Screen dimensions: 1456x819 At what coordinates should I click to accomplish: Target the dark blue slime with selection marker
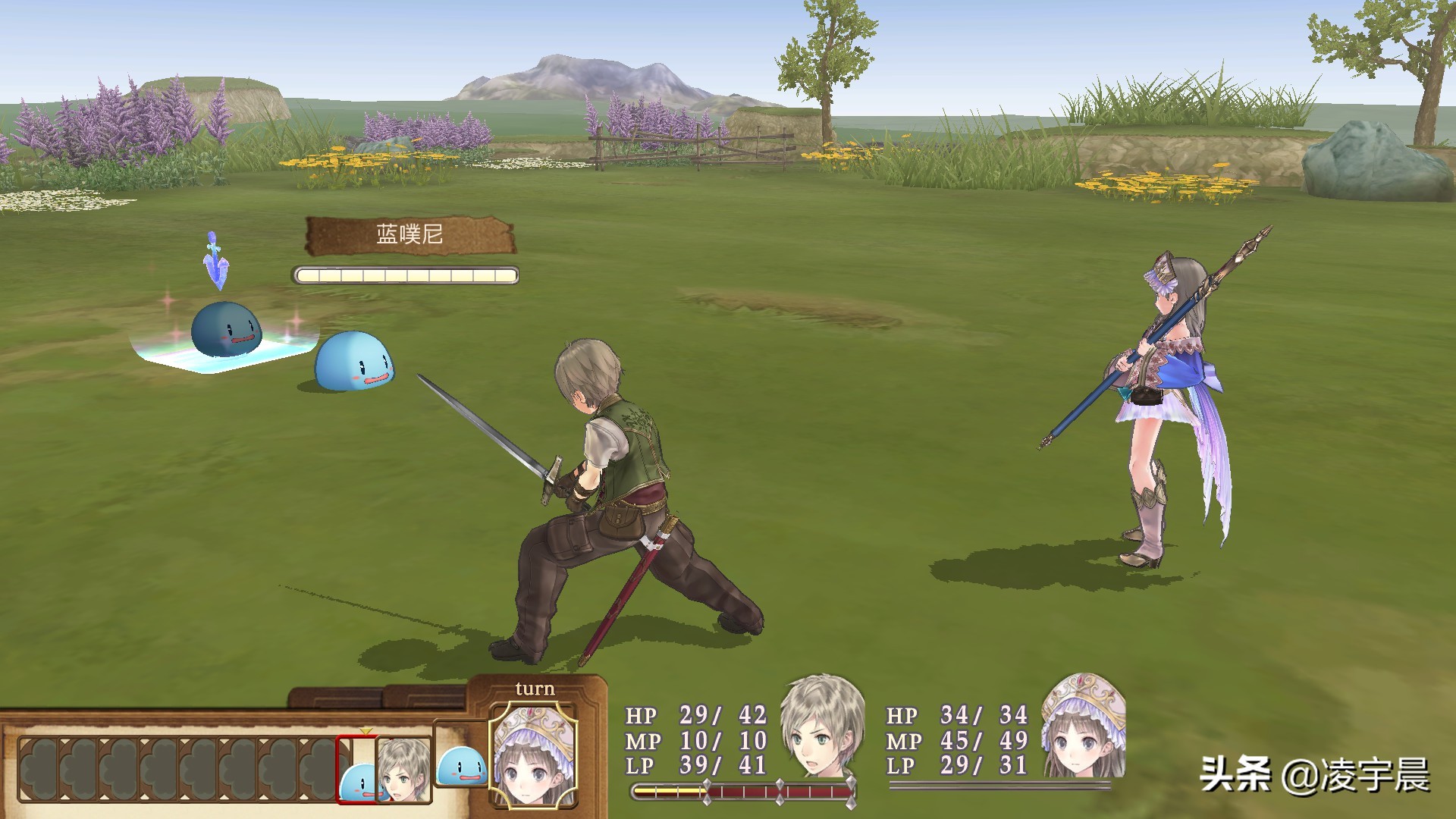click(226, 329)
